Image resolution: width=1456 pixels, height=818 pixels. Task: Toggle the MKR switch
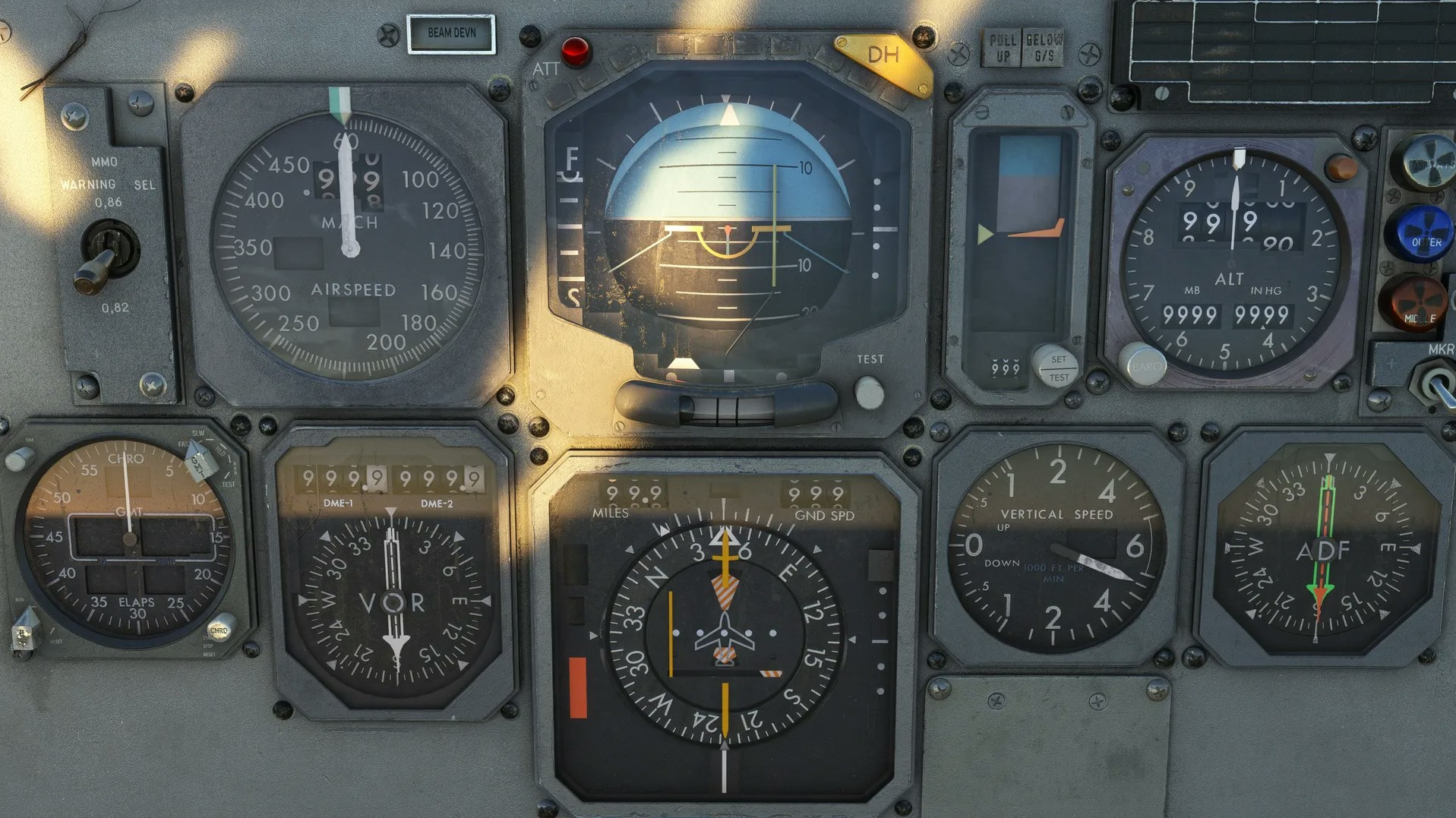[1435, 385]
